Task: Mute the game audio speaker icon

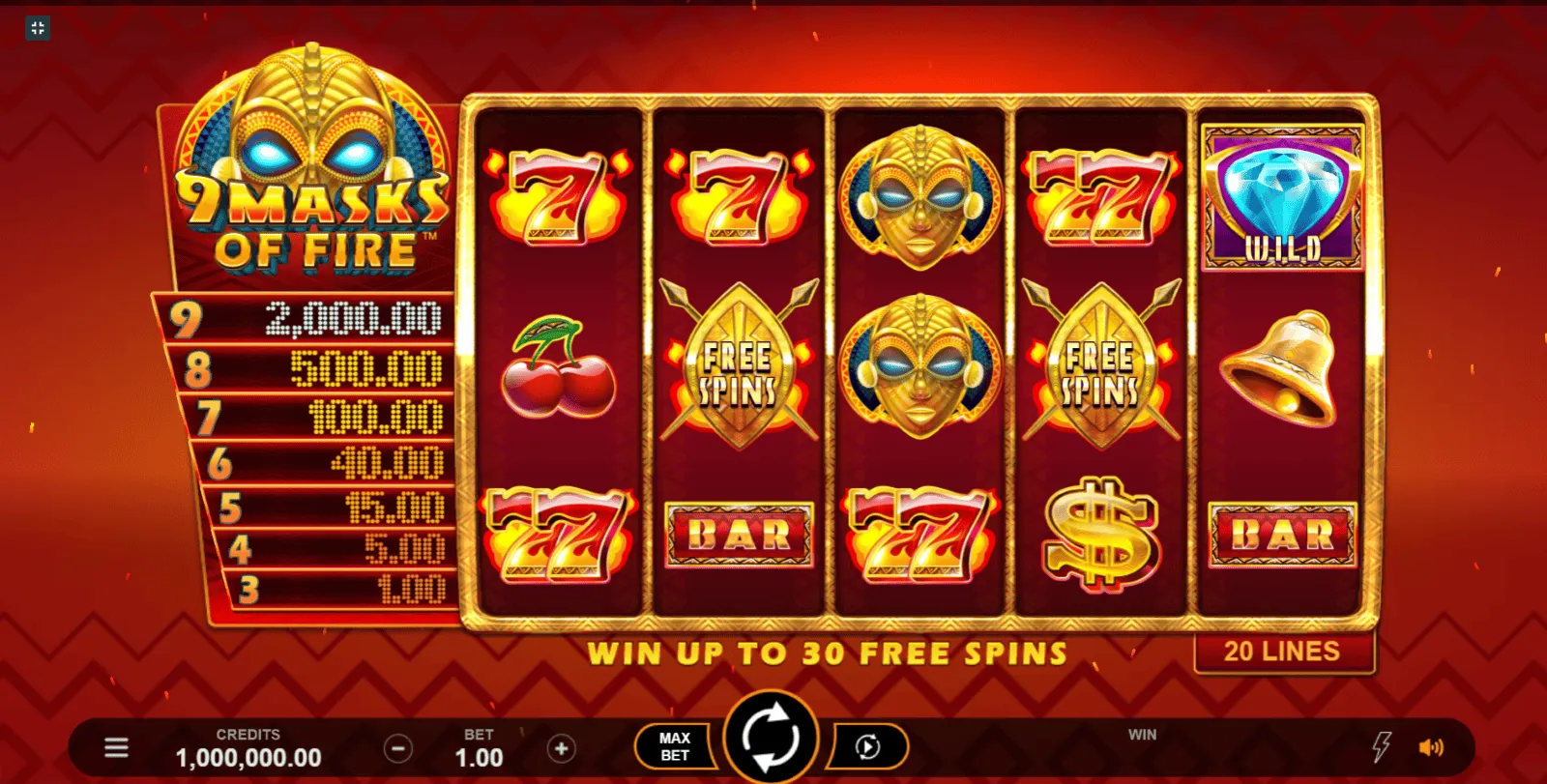Action: pos(1430,744)
